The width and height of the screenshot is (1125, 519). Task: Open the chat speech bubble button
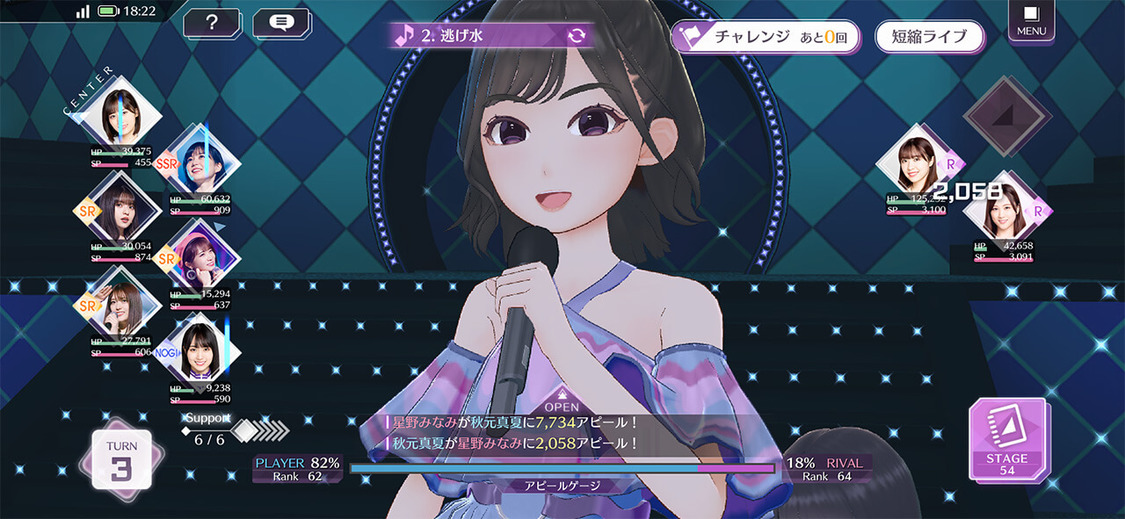tap(281, 23)
